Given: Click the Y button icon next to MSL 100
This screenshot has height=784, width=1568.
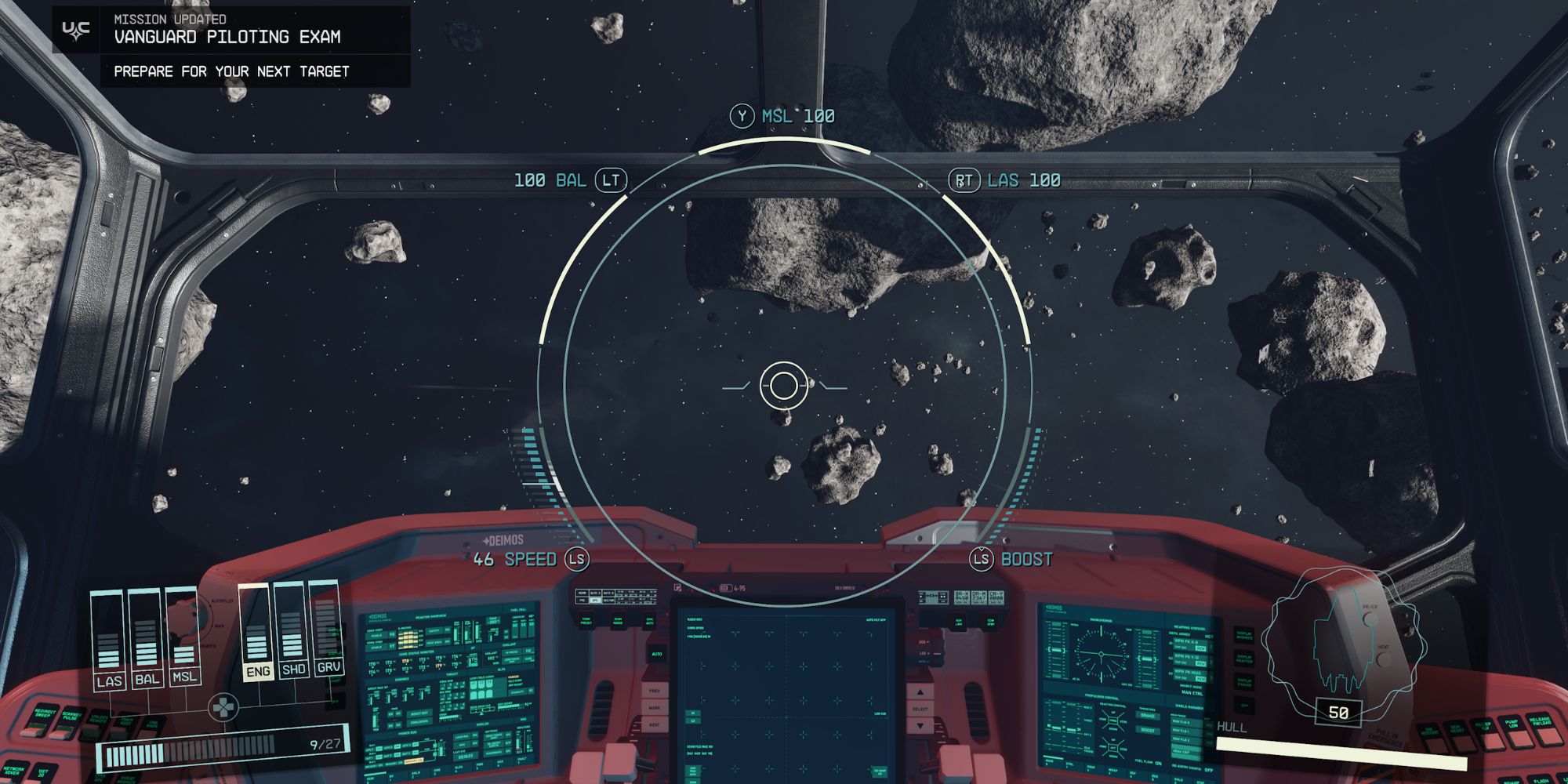Looking at the screenshot, I should point(742,114).
